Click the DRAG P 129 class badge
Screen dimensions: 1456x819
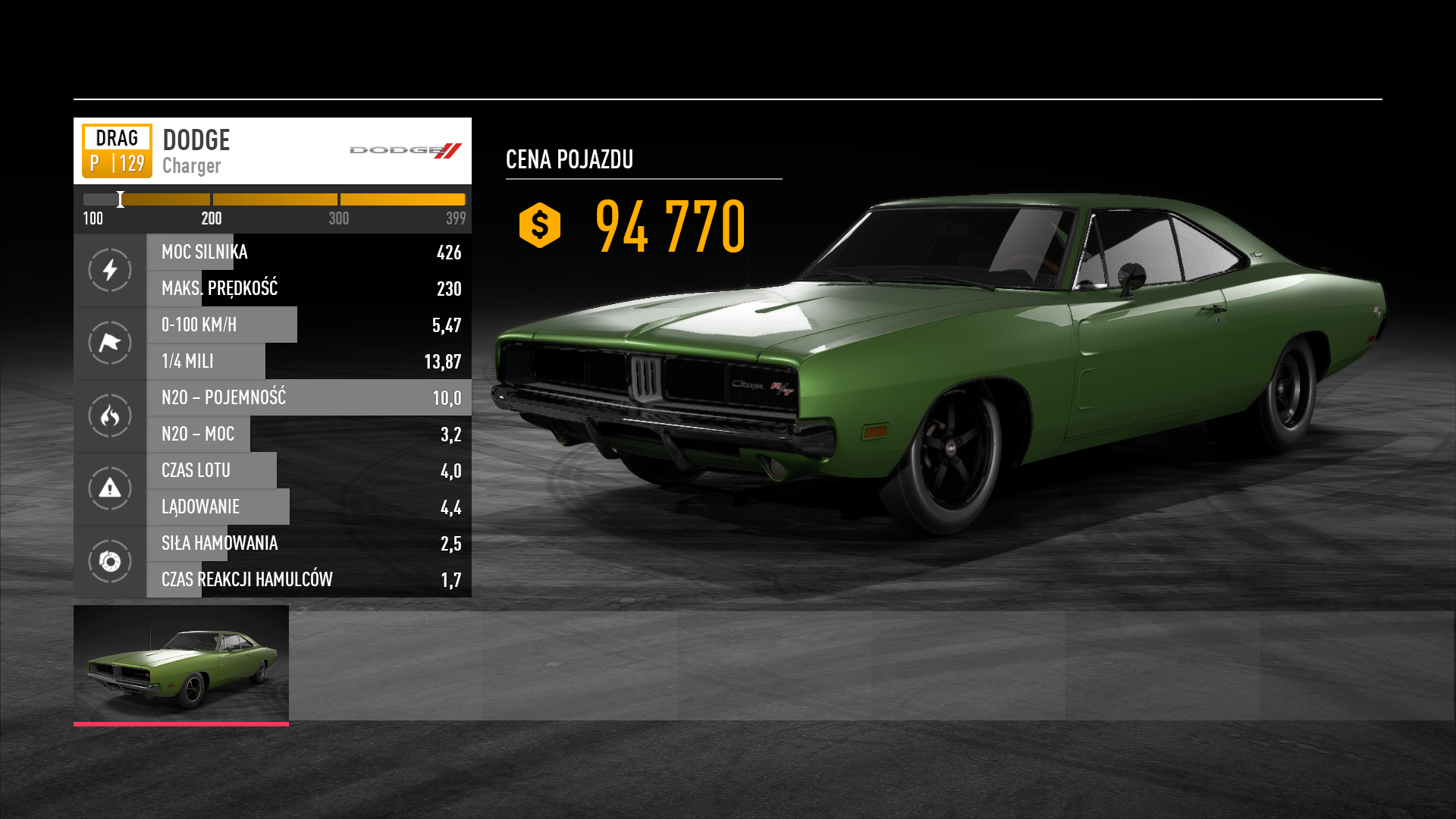coord(117,151)
